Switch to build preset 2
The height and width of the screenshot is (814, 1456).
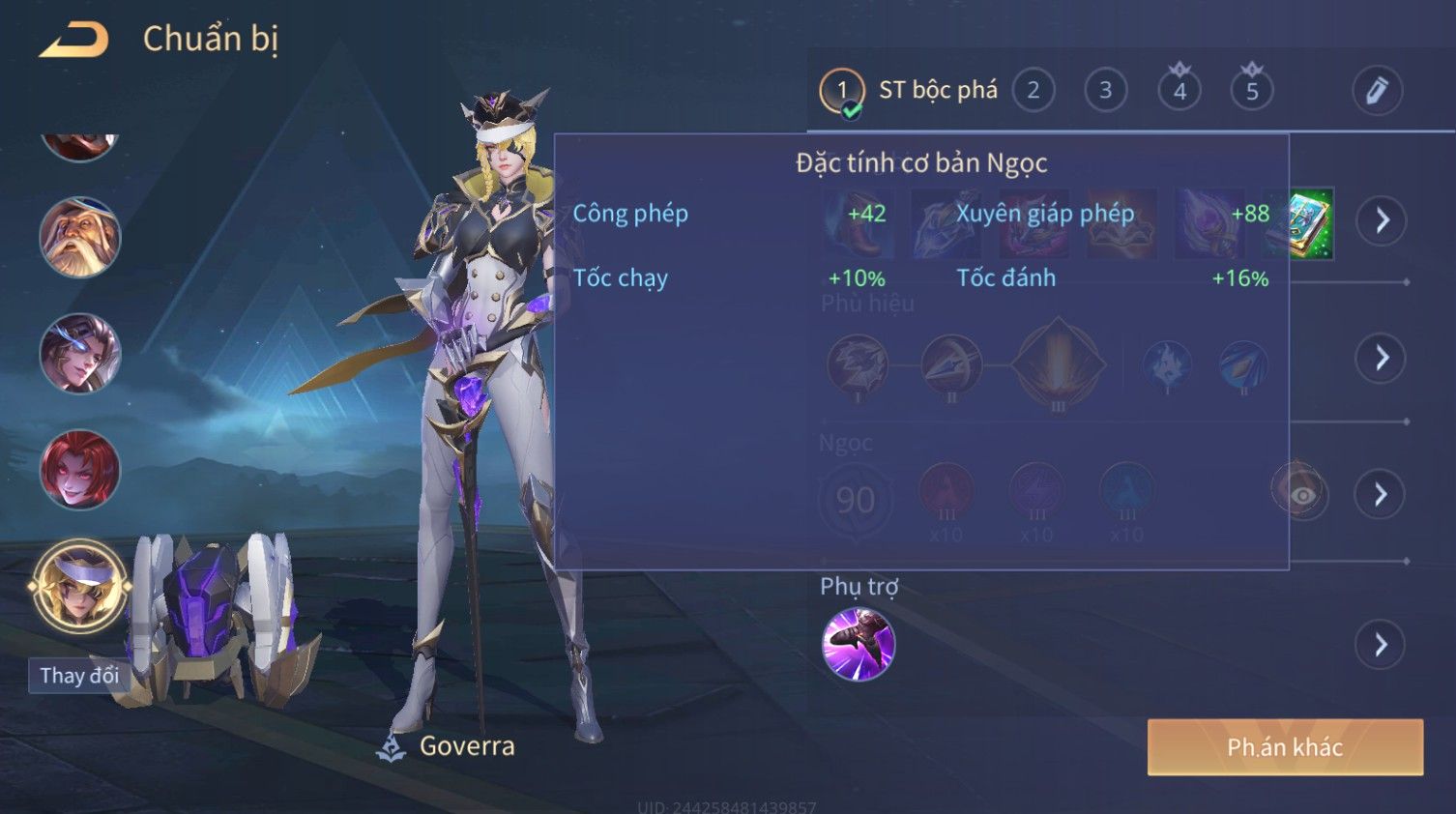point(1033,91)
